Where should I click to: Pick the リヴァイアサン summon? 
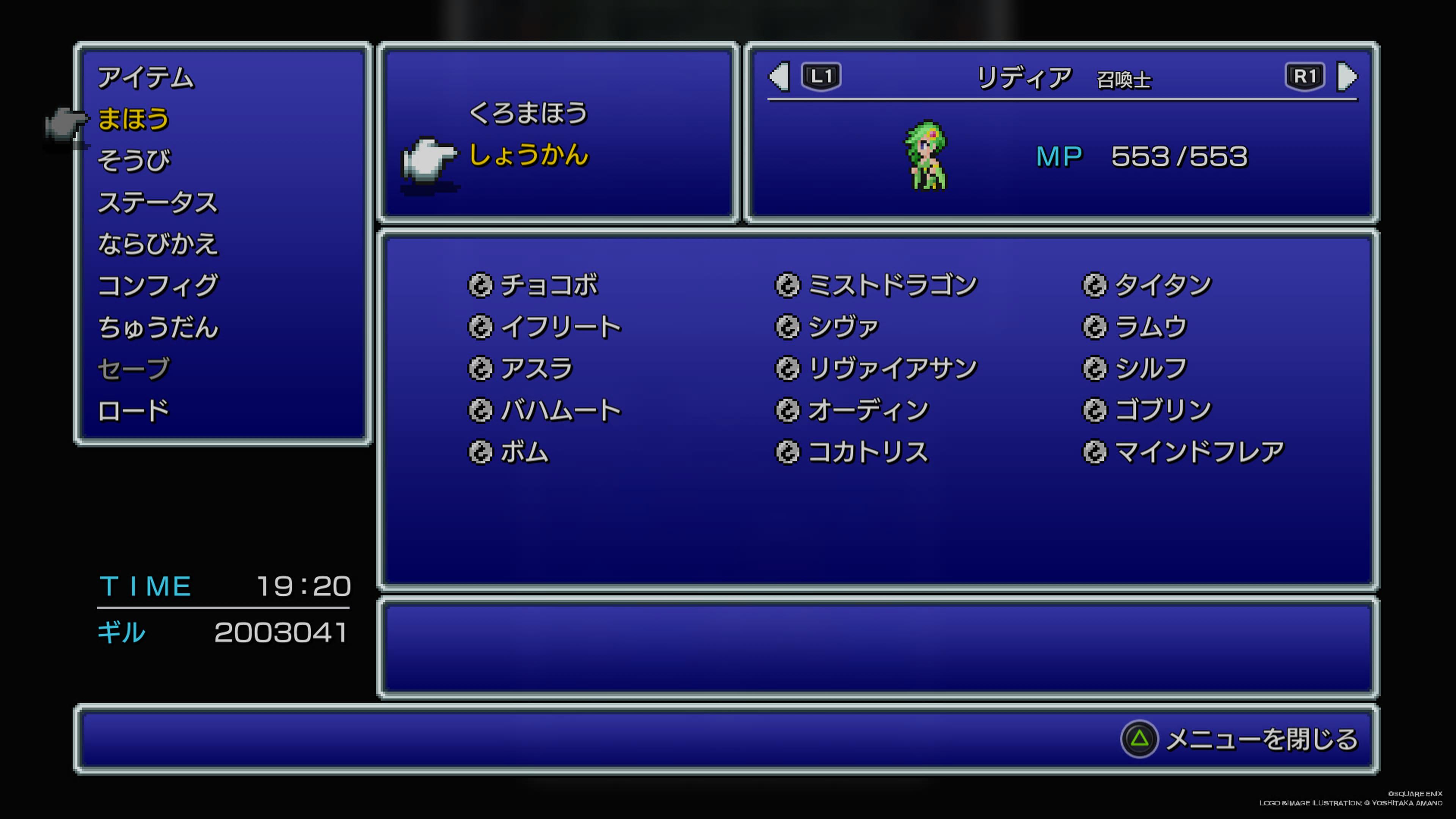[x=892, y=369]
